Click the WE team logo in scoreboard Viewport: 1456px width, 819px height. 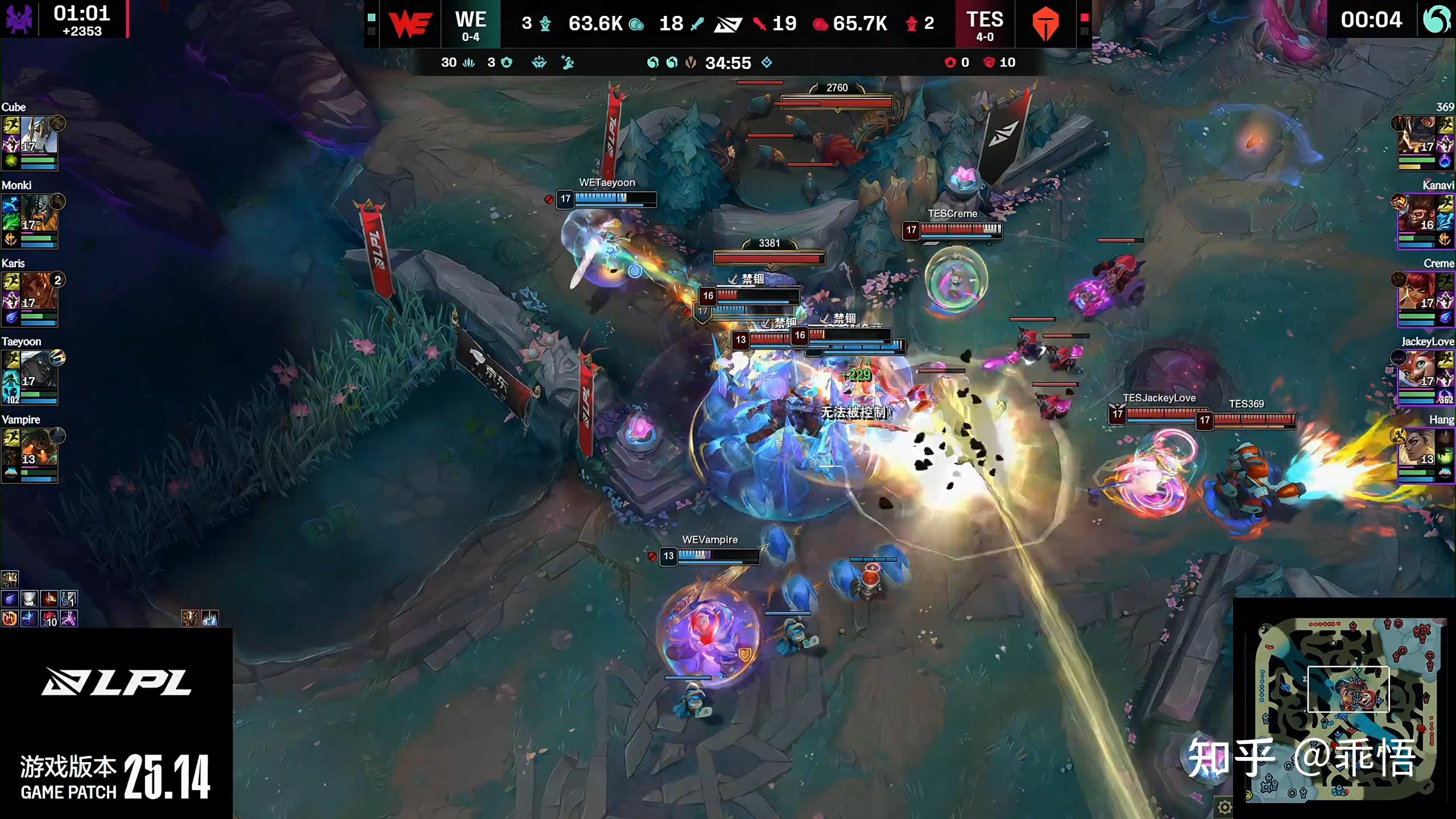coord(409,24)
